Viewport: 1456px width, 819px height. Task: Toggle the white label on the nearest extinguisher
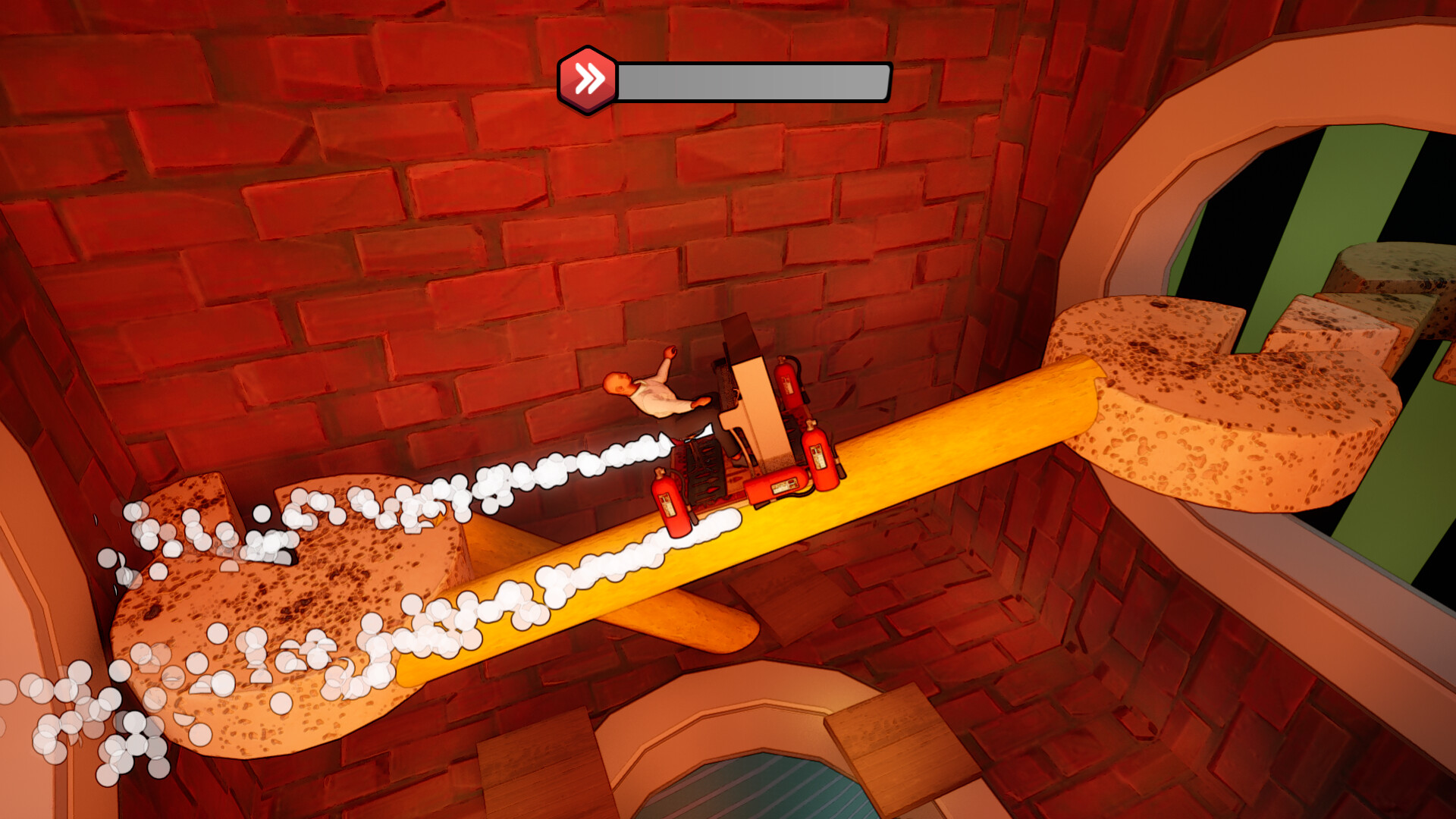tap(667, 504)
